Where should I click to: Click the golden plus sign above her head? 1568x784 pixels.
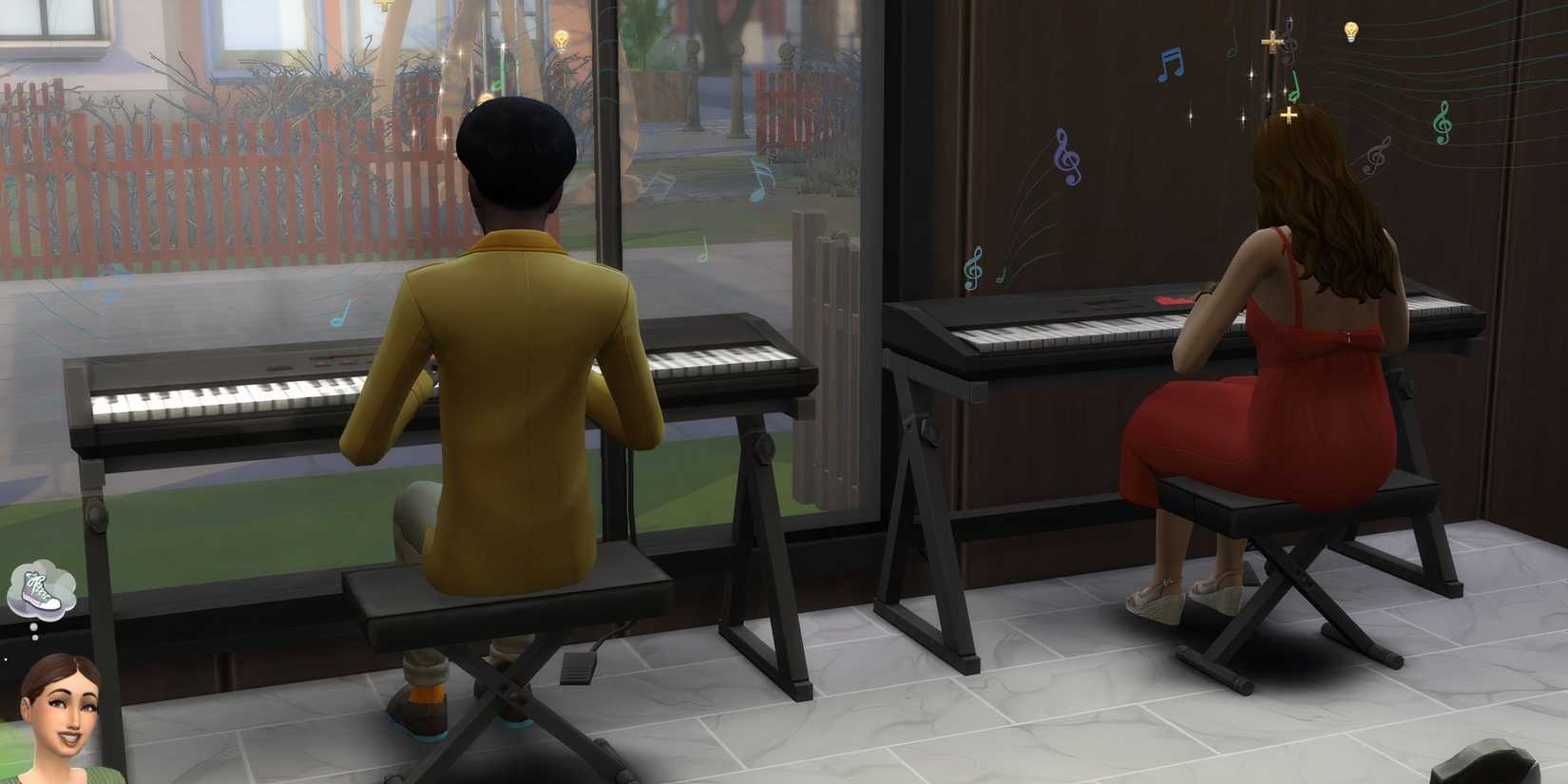point(1289,113)
